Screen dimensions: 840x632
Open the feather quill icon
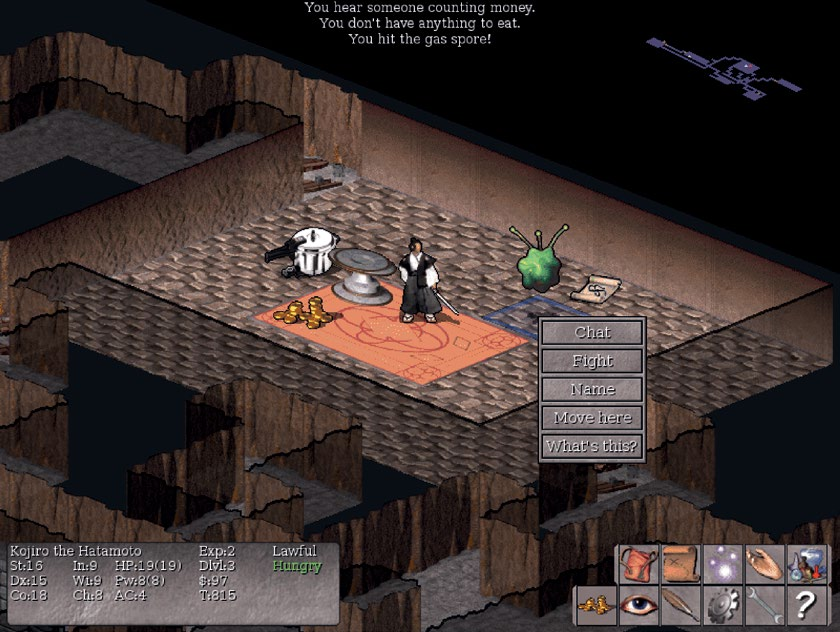680,606
